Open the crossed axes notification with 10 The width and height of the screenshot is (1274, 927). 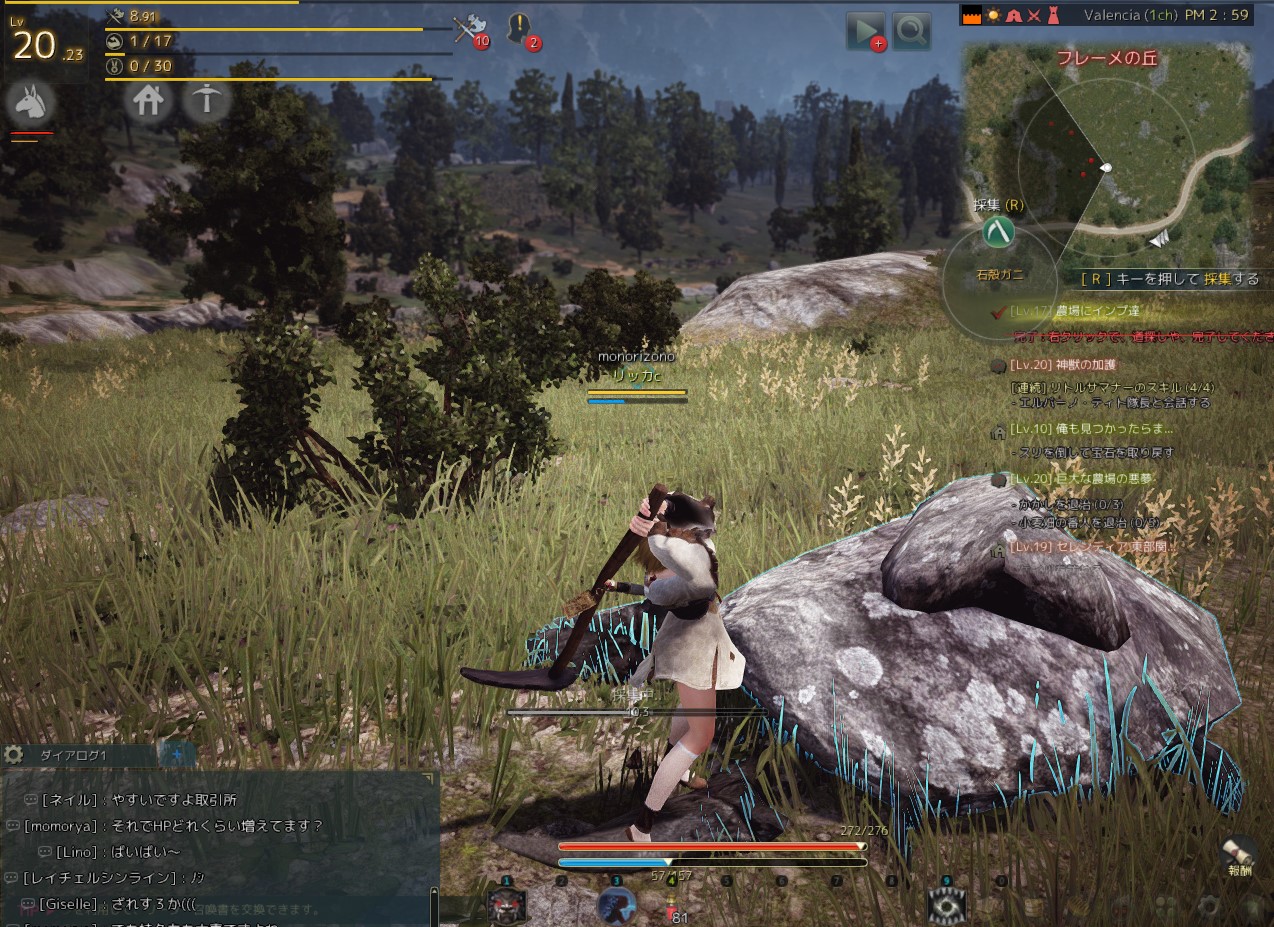pos(466,29)
